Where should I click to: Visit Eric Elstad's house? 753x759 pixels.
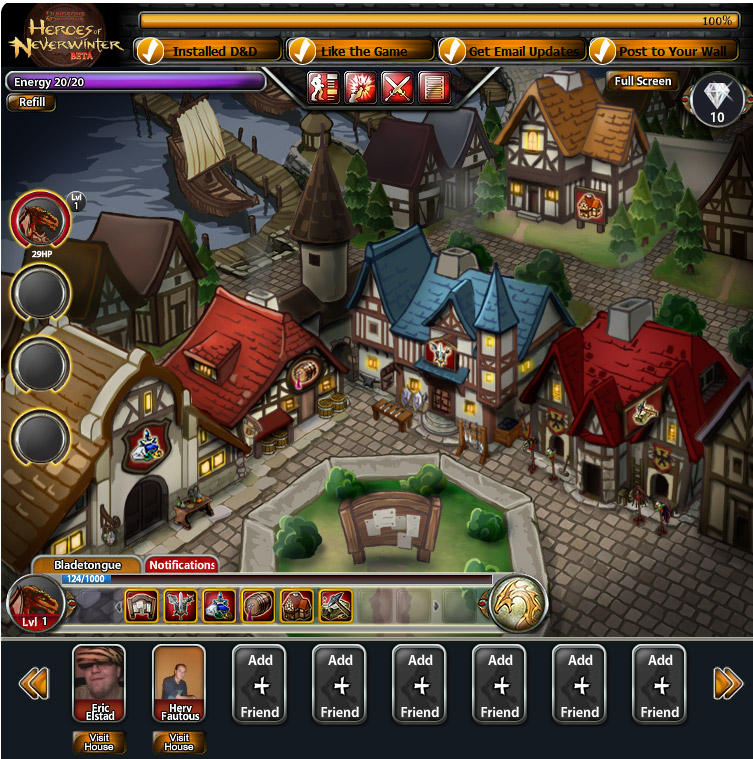[x=99, y=741]
